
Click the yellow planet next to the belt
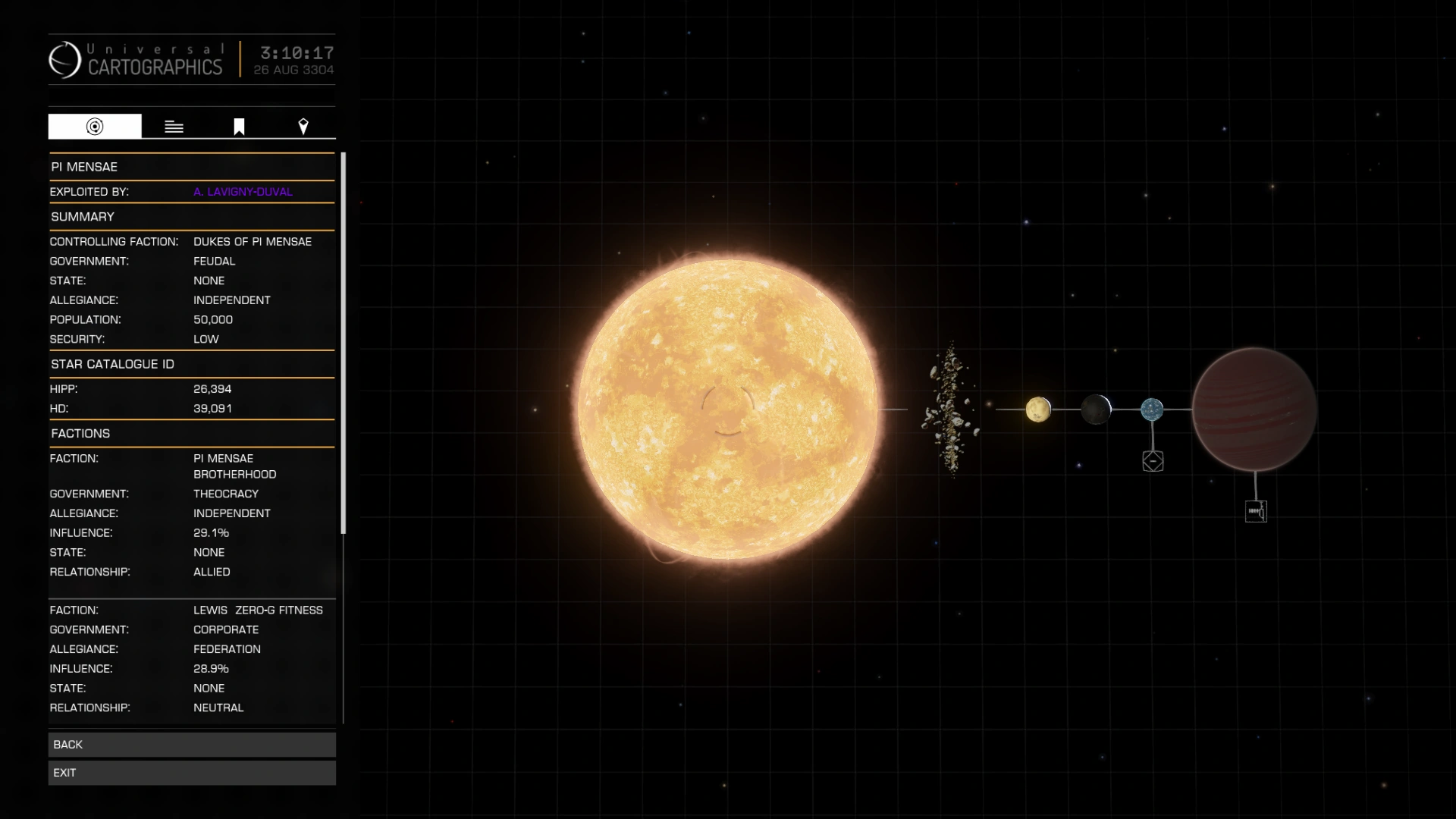[1038, 409]
